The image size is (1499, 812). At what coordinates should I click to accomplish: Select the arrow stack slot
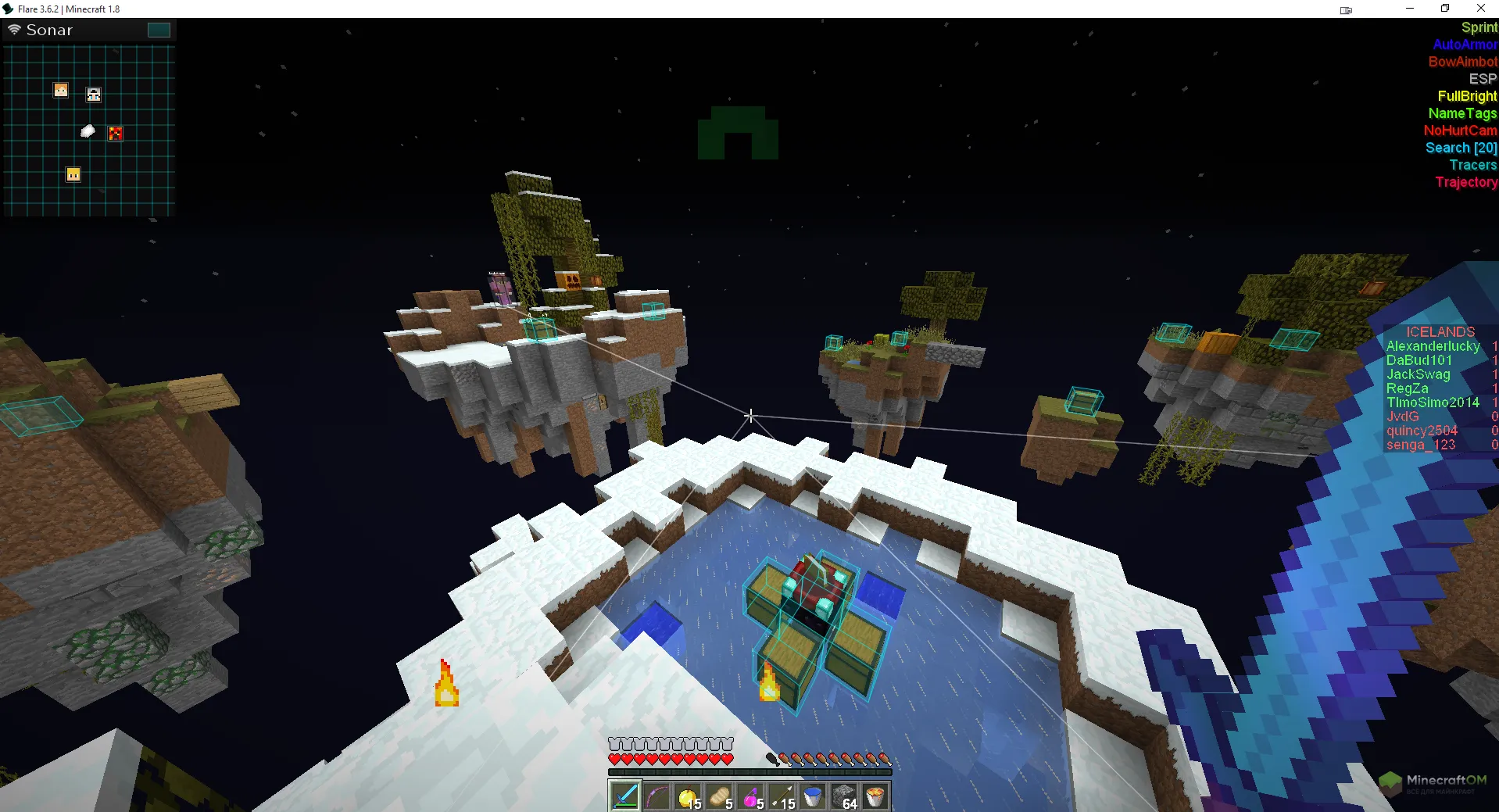(x=782, y=796)
